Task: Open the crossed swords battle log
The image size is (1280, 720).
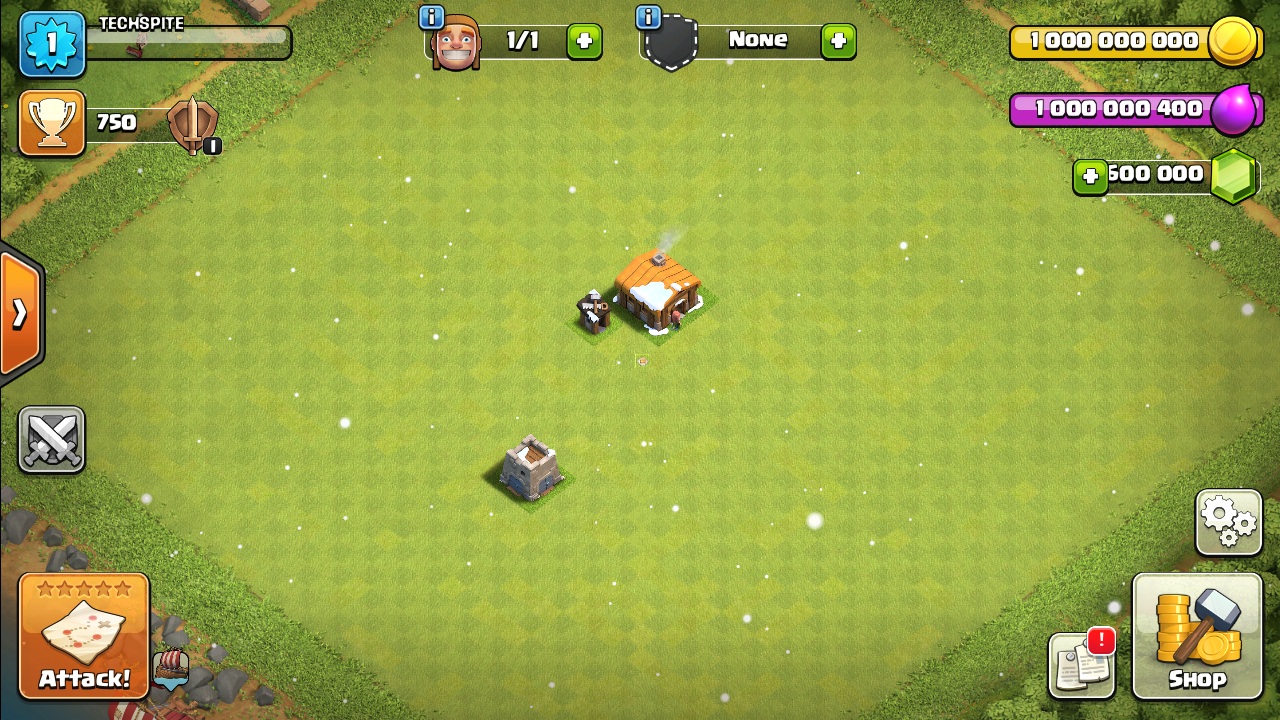Action: click(x=51, y=440)
